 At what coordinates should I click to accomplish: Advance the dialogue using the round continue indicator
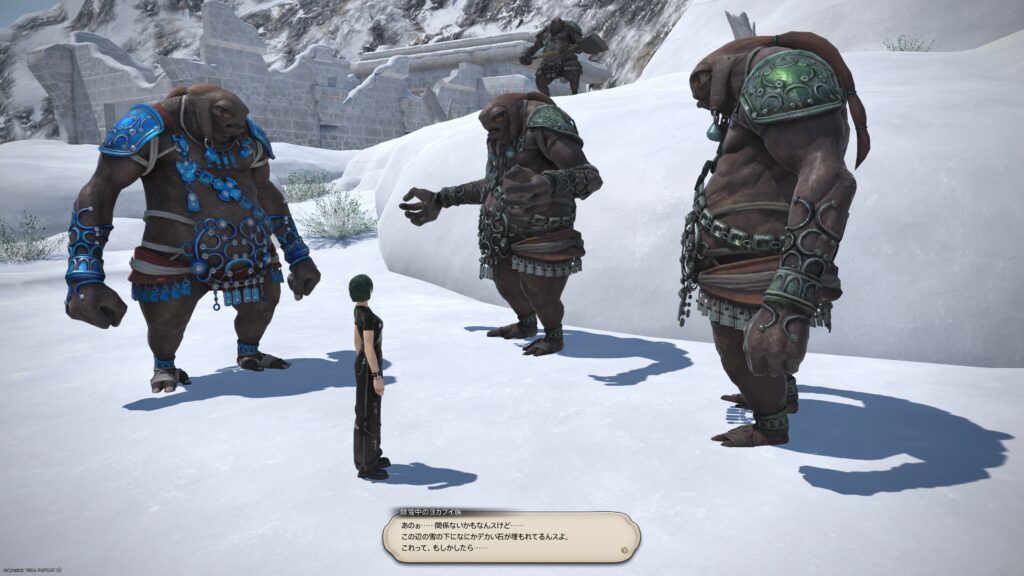pos(624,549)
